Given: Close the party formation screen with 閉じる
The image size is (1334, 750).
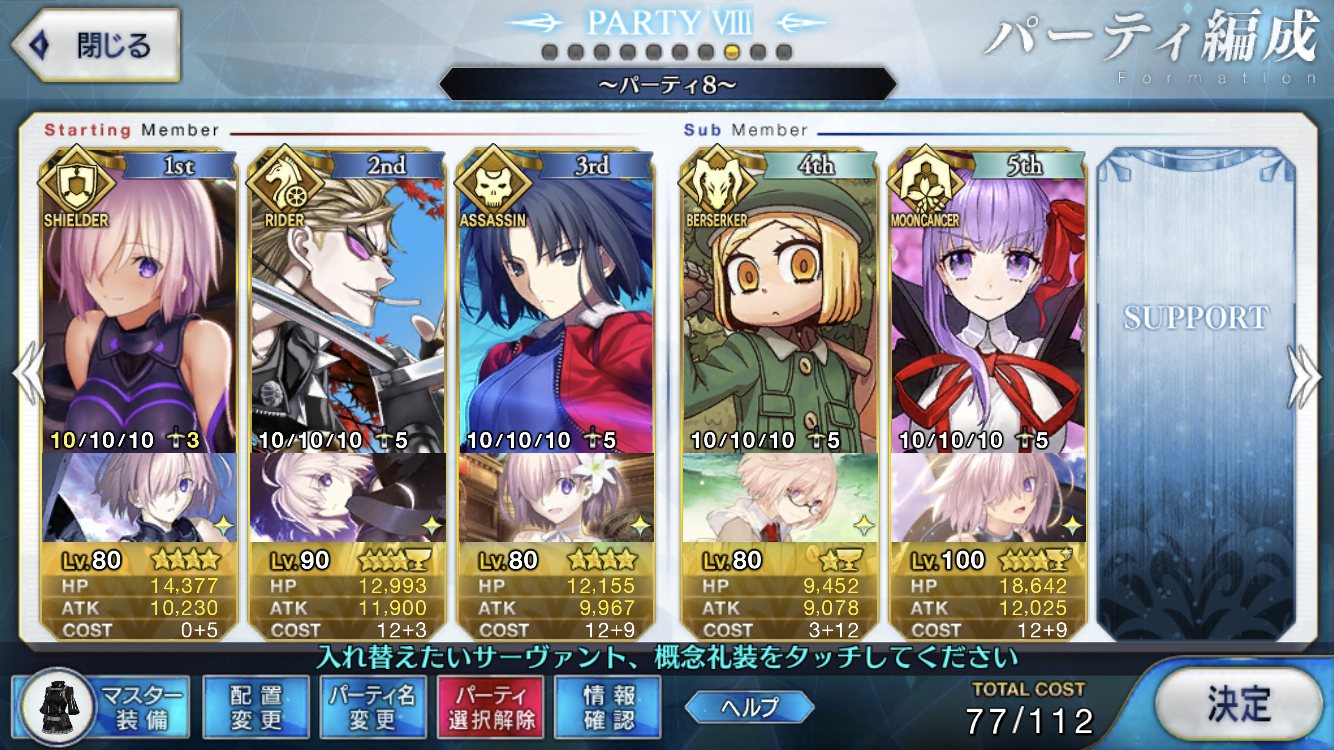Looking at the screenshot, I should click(97, 46).
